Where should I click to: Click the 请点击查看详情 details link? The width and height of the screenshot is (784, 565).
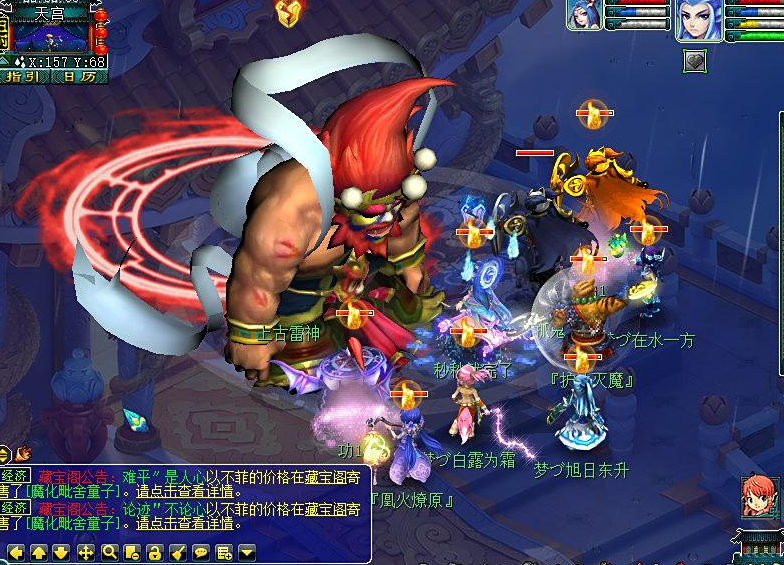click(x=184, y=492)
